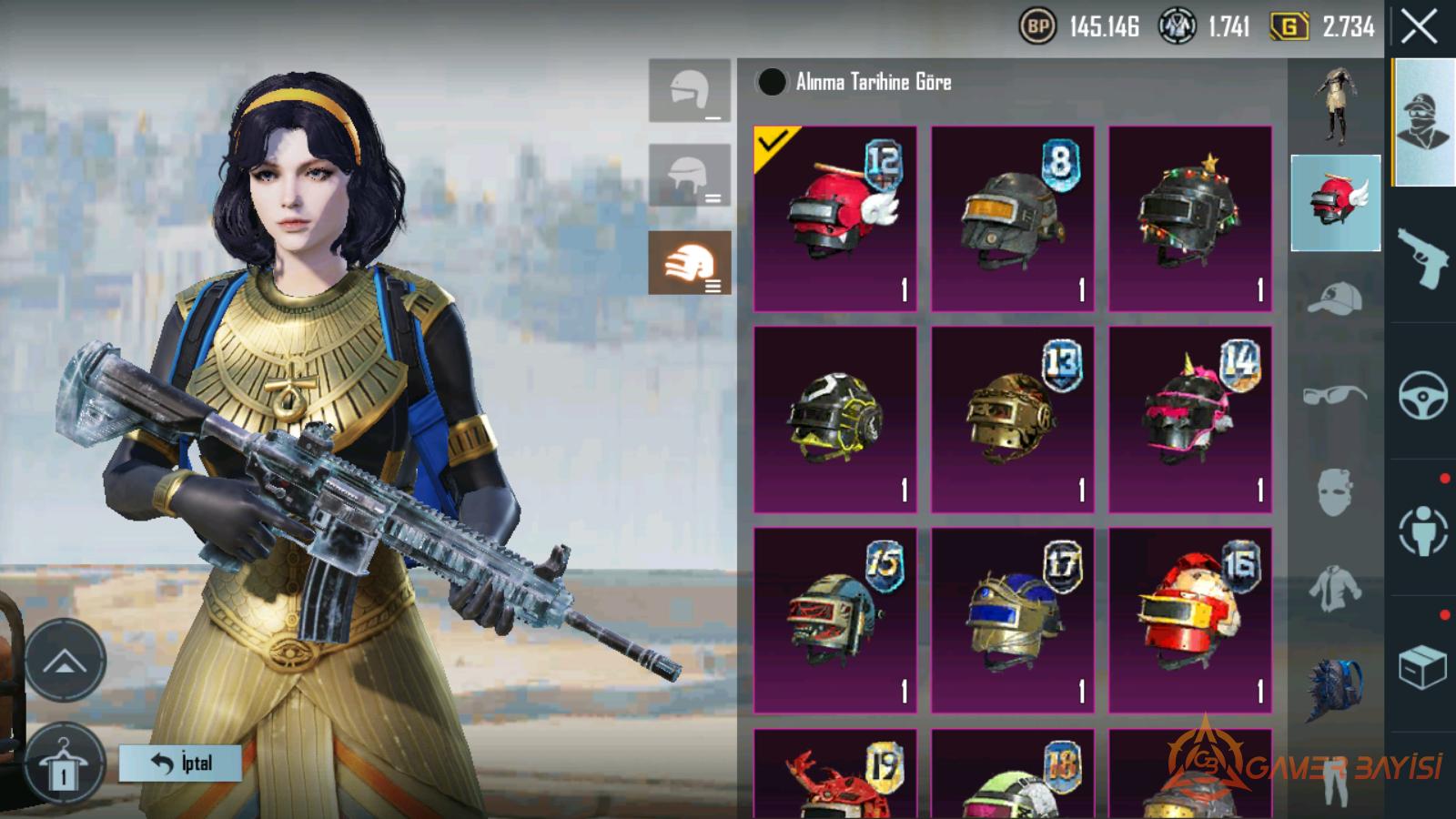
Task: Open the supply crate box tab
Action: pos(1421,667)
